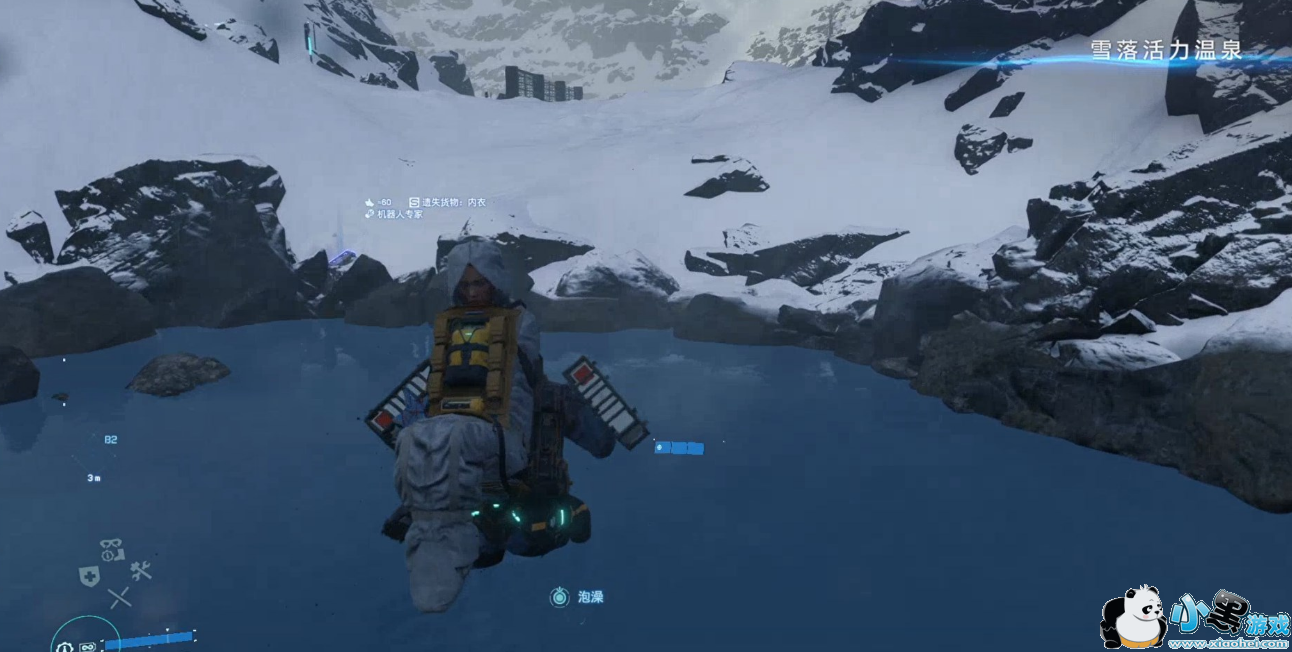1292x652 pixels.
Task: Choose the hammer and wrench tools icon
Action: pos(140,571)
